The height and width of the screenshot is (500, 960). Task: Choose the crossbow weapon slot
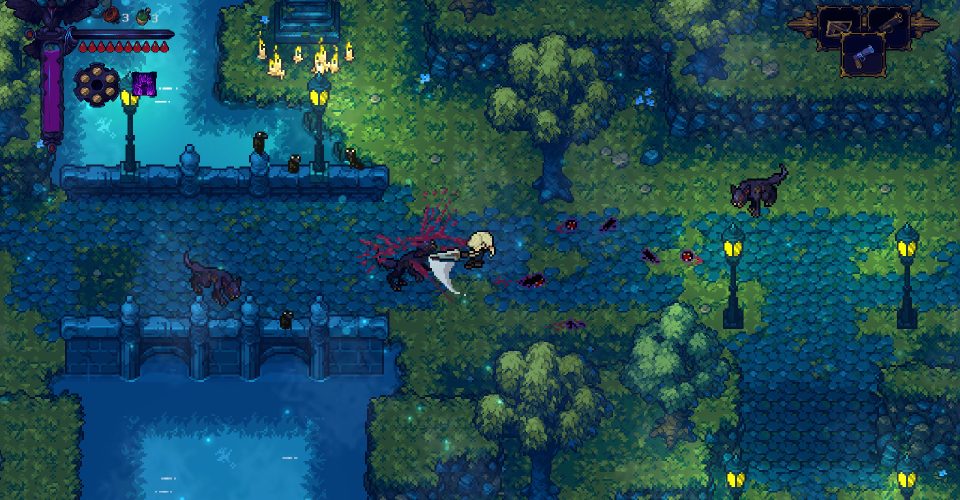[x=836, y=25]
